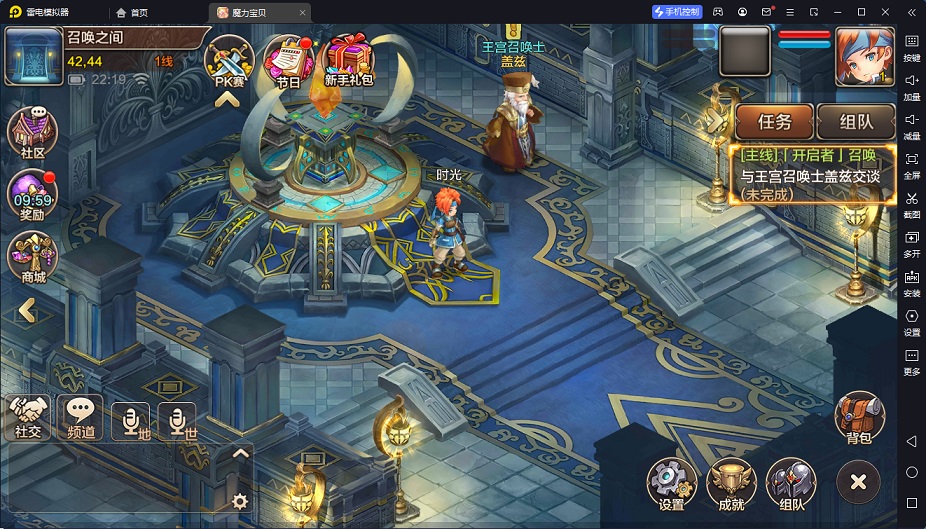
Task: Open the 节日 festival events icon
Action: pos(288,59)
